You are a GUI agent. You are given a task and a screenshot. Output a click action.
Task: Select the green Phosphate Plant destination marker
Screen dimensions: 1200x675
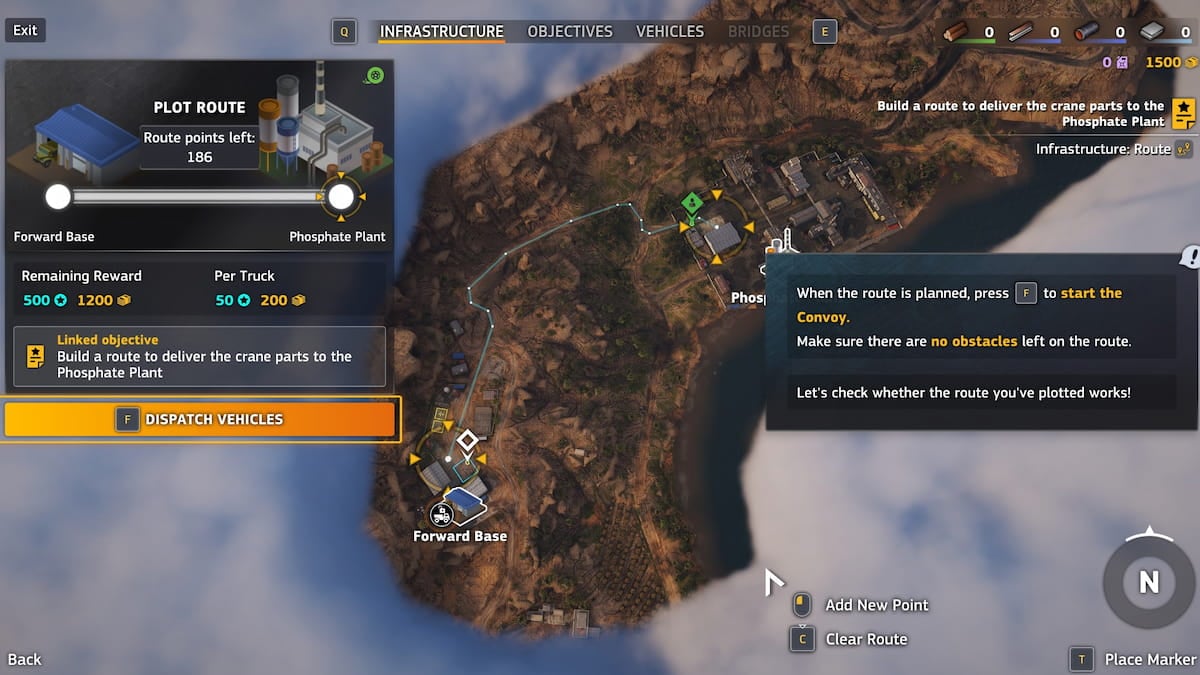click(x=691, y=204)
